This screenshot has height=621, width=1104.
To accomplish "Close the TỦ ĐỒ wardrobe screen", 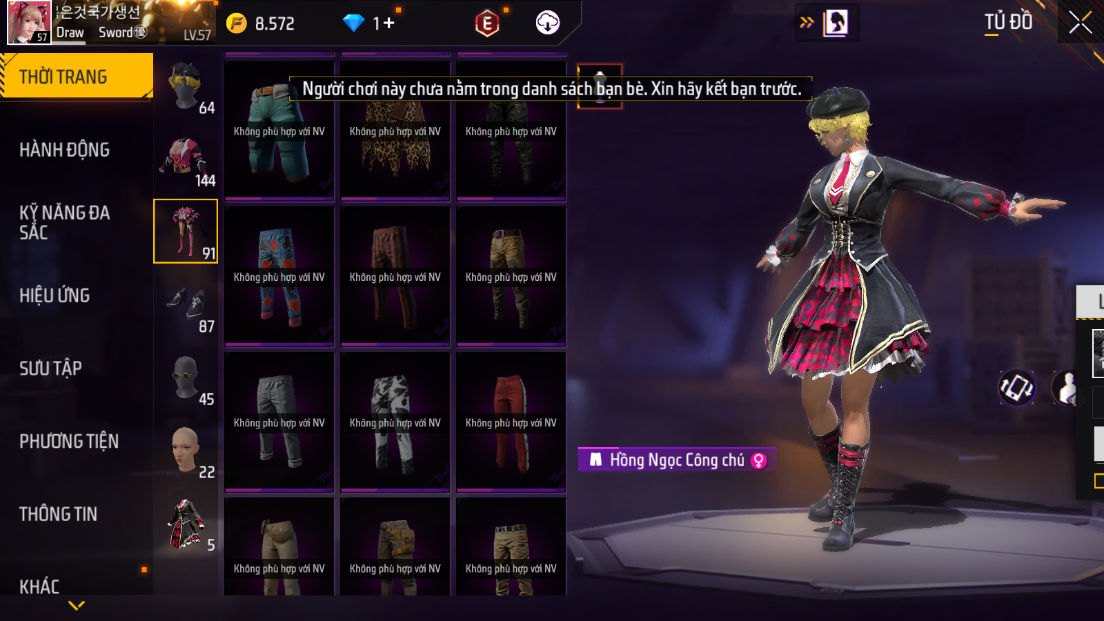I will [x=1080, y=23].
